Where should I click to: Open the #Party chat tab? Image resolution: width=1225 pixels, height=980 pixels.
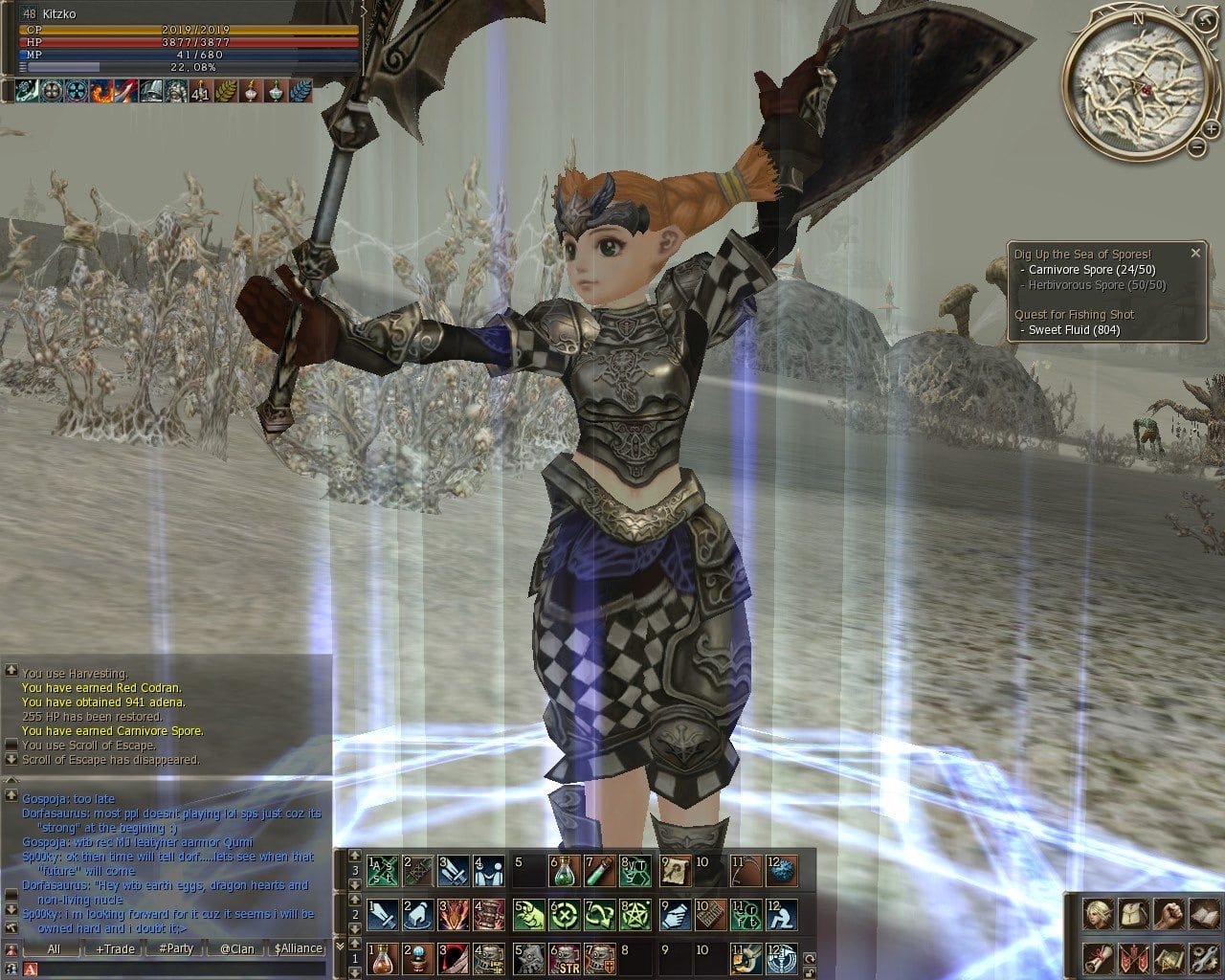(x=176, y=948)
